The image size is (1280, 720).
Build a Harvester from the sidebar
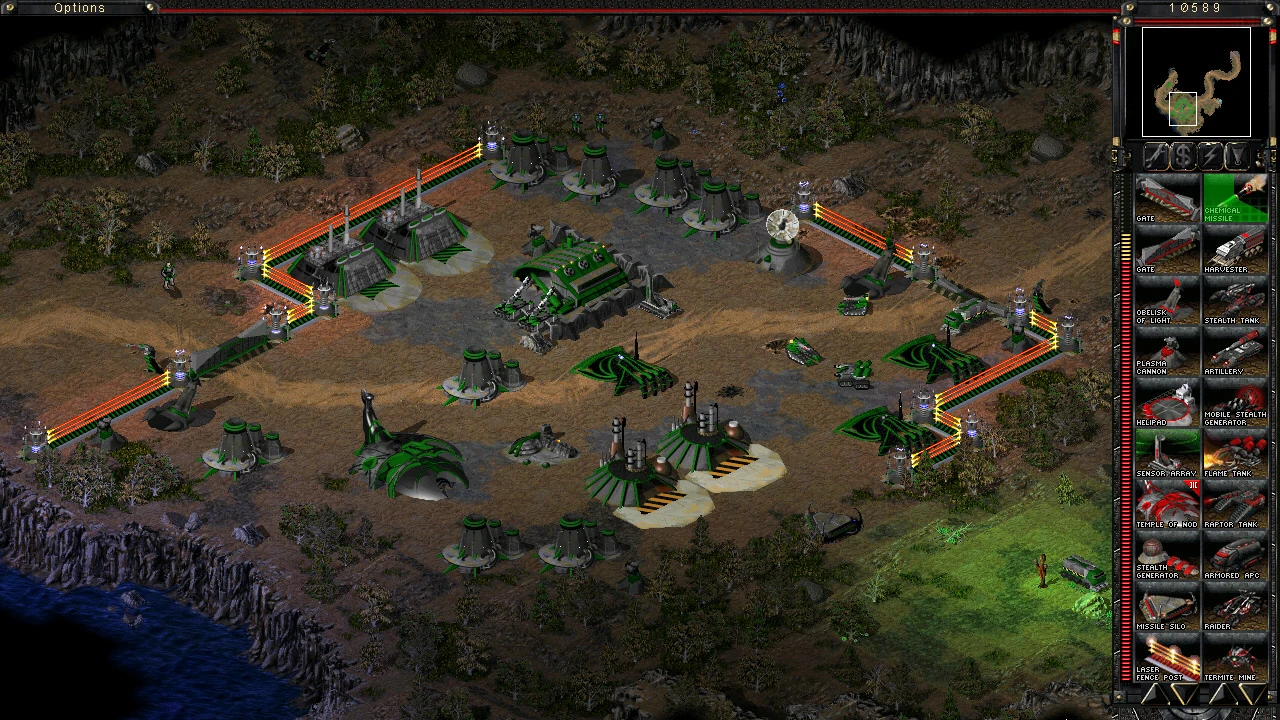click(x=1235, y=250)
